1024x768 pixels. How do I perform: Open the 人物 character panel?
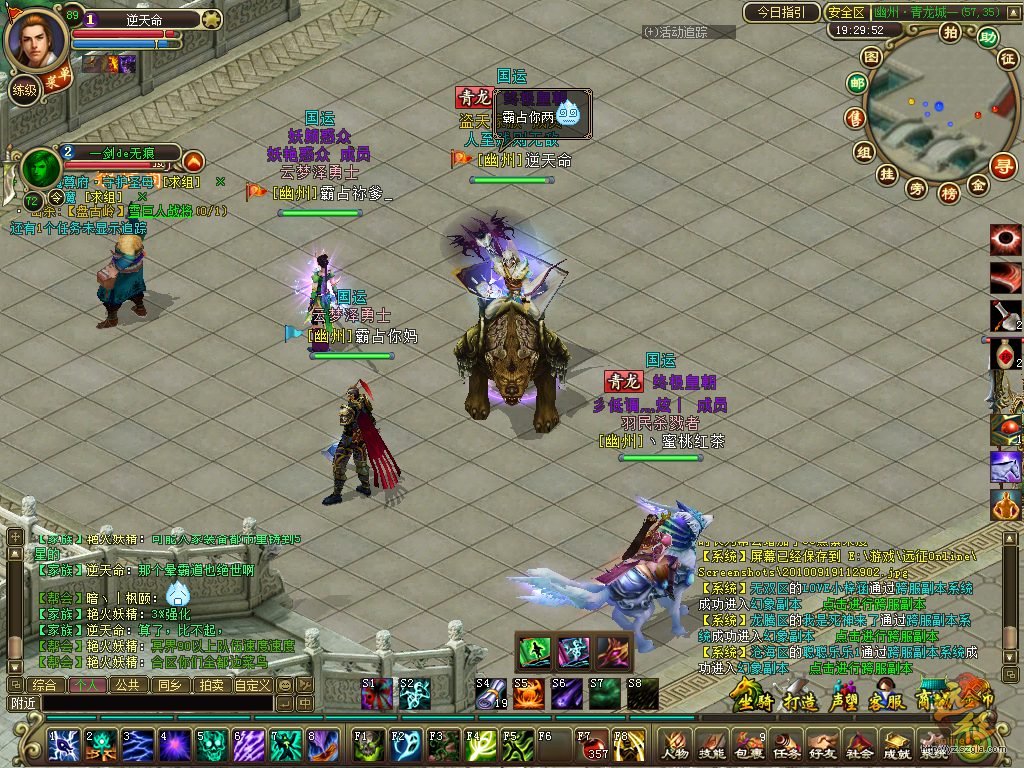click(x=675, y=745)
